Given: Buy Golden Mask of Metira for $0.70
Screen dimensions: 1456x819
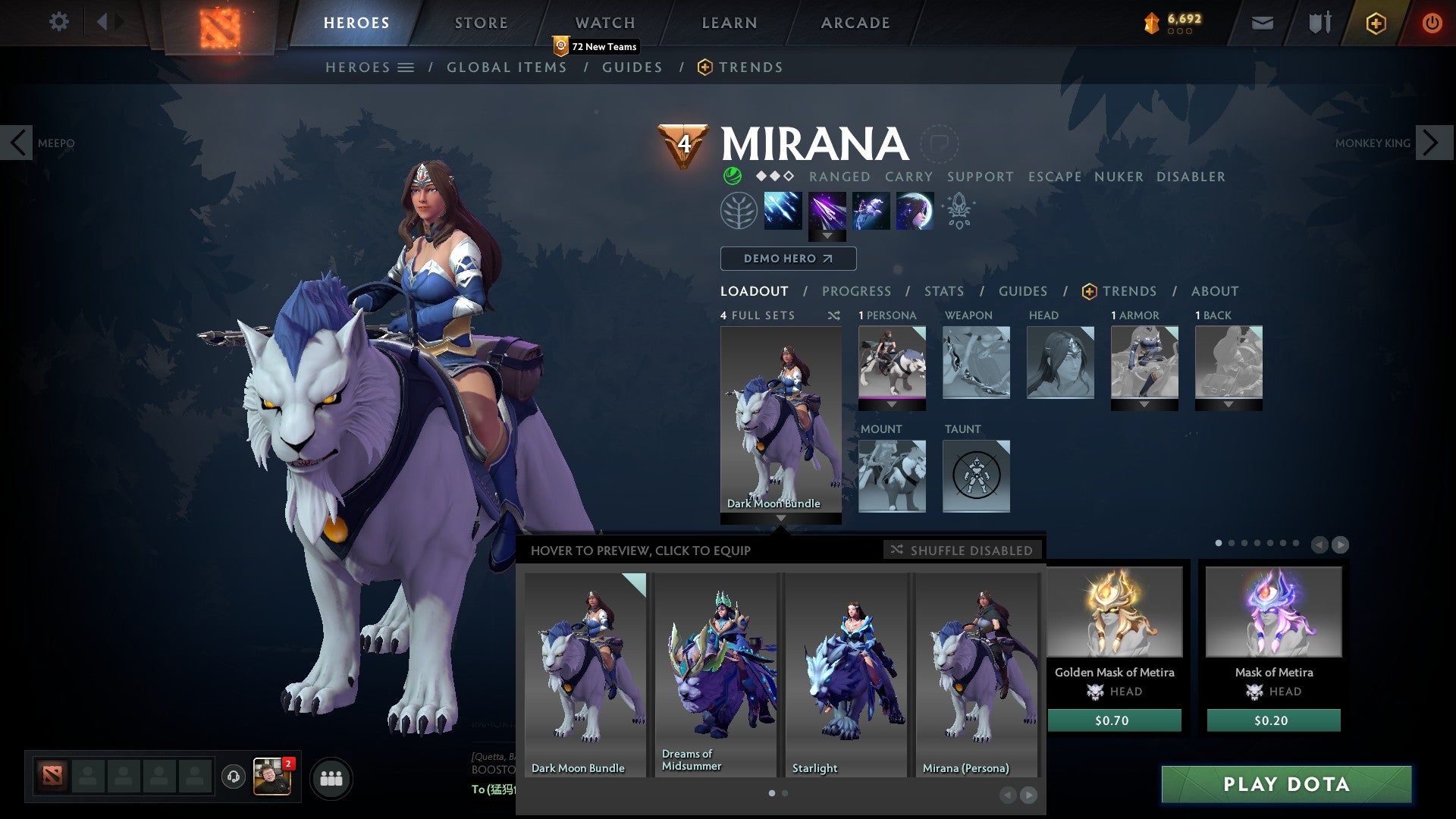Looking at the screenshot, I should [x=1114, y=720].
